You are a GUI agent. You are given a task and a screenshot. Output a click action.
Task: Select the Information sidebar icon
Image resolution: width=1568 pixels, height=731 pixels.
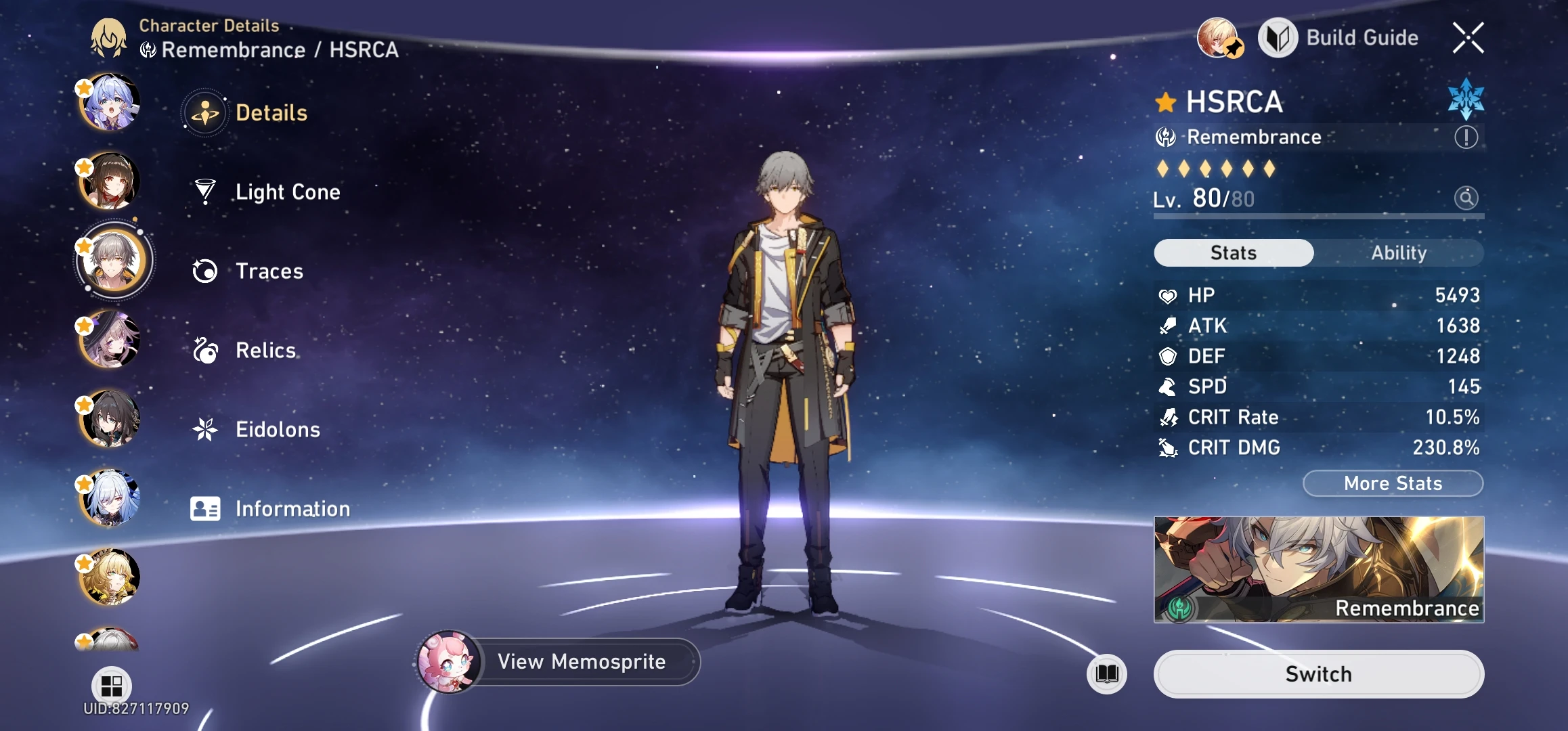point(206,508)
